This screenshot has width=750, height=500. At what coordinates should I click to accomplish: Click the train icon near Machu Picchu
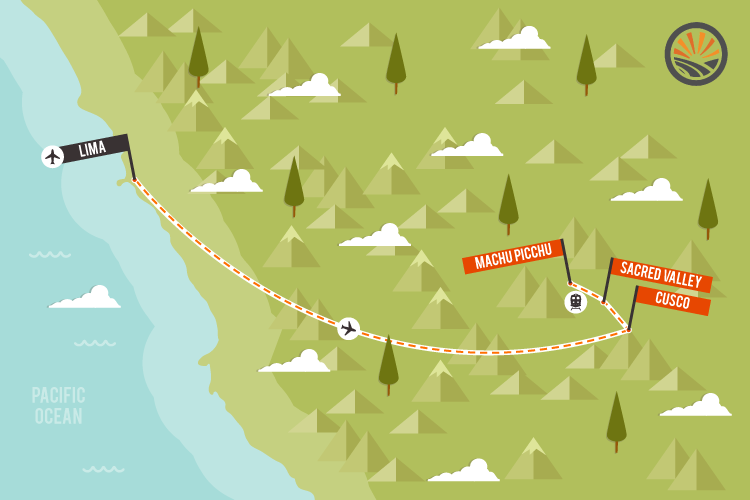tap(575, 301)
